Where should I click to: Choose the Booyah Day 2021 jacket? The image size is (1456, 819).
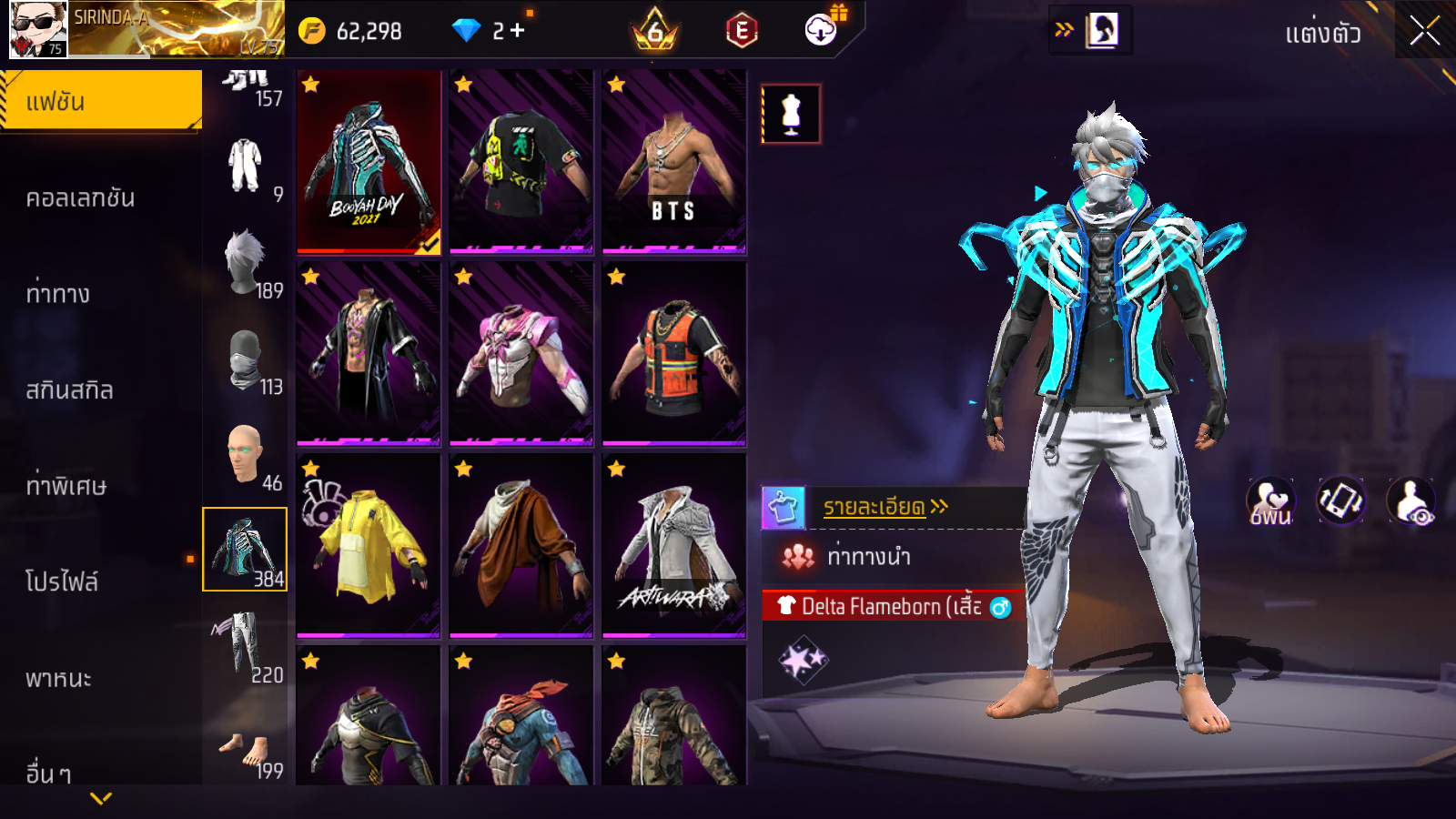click(x=369, y=162)
